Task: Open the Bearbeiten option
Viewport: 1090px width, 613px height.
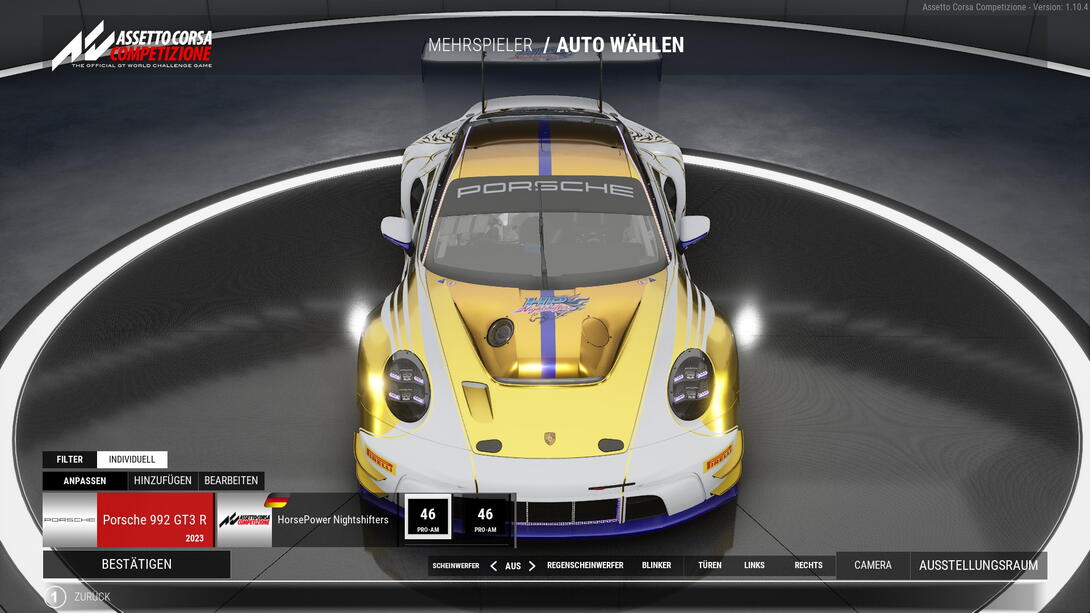Action: click(231, 481)
